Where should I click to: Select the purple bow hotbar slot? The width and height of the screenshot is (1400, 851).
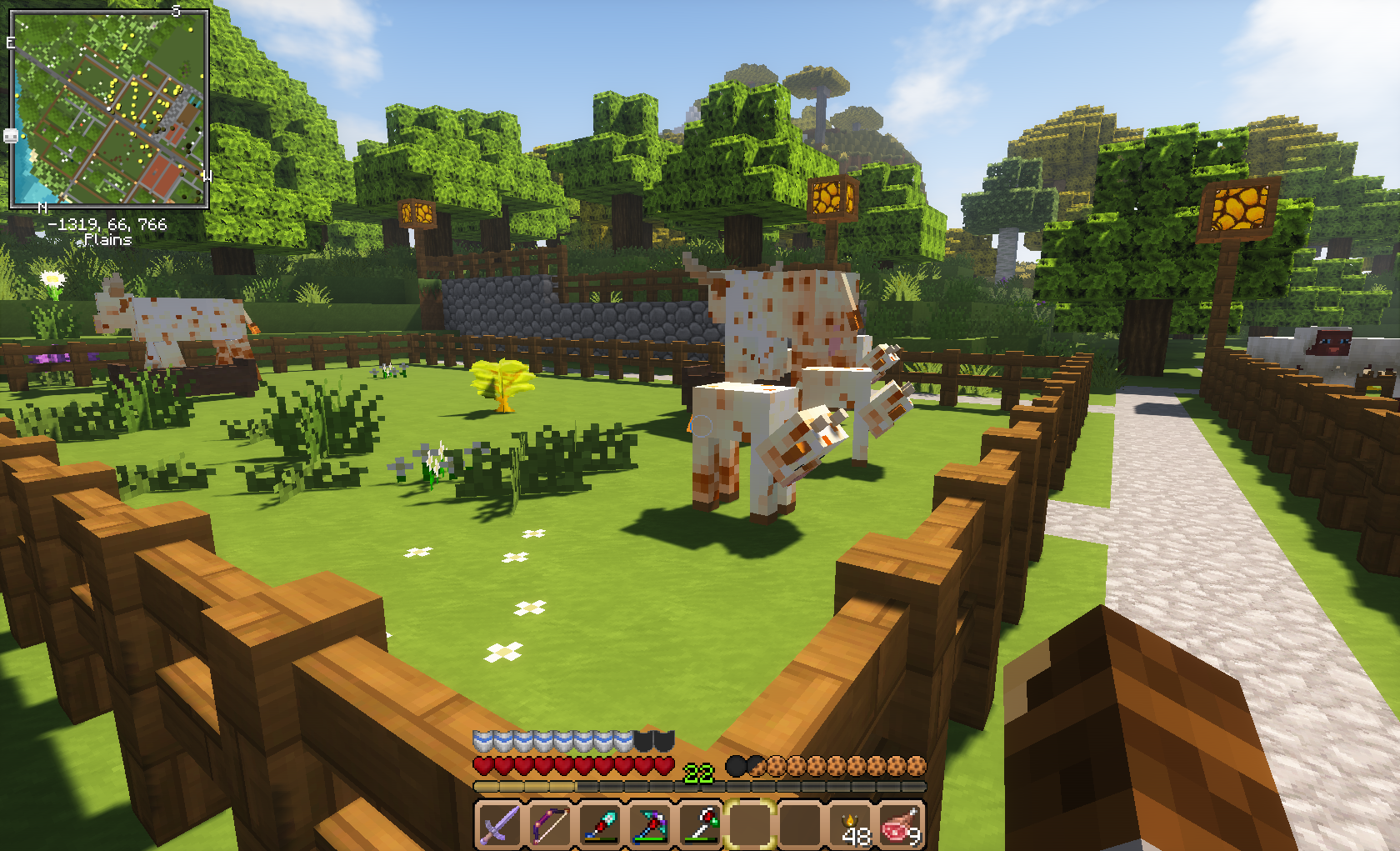coord(550,823)
